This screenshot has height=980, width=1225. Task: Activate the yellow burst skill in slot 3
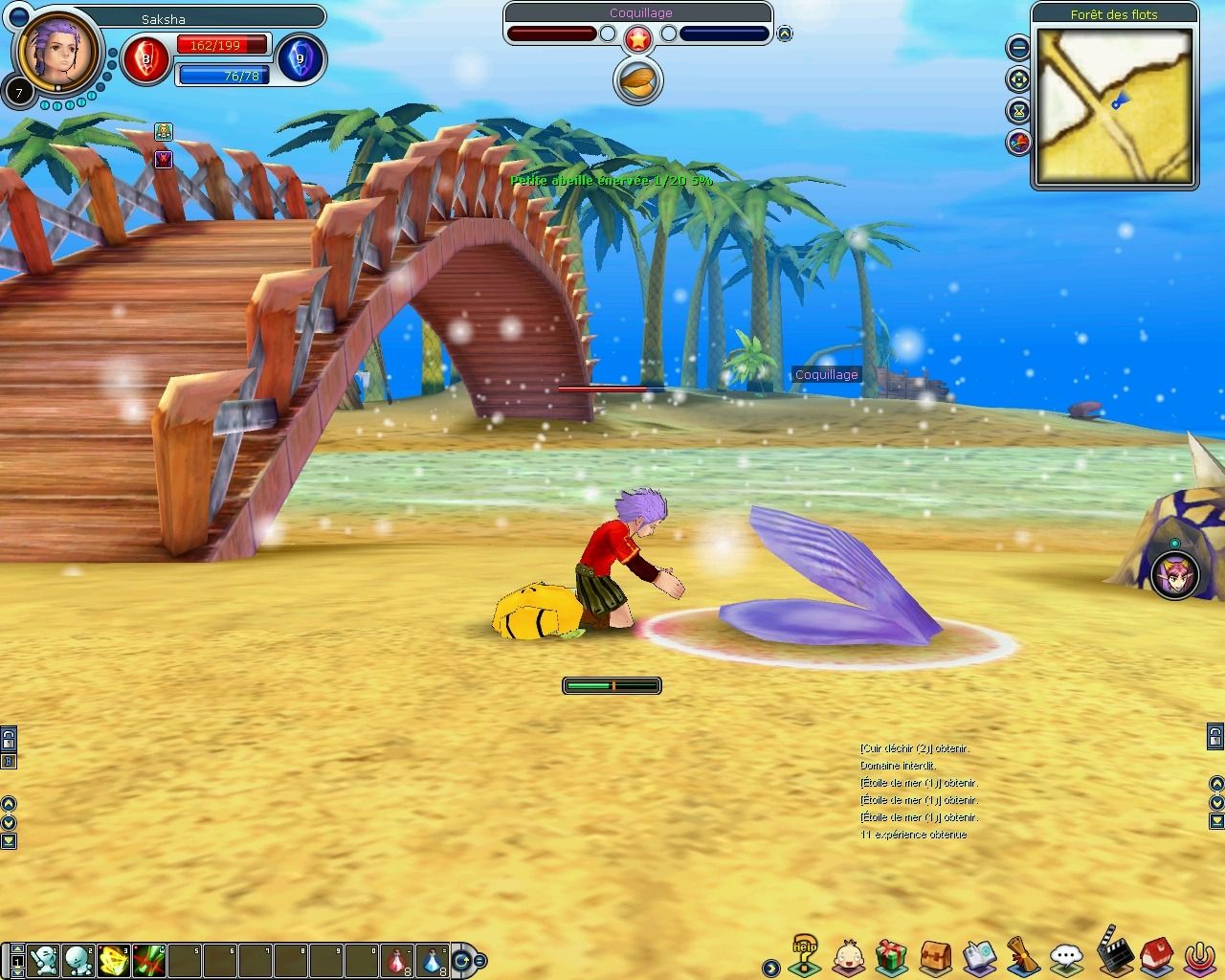114,959
